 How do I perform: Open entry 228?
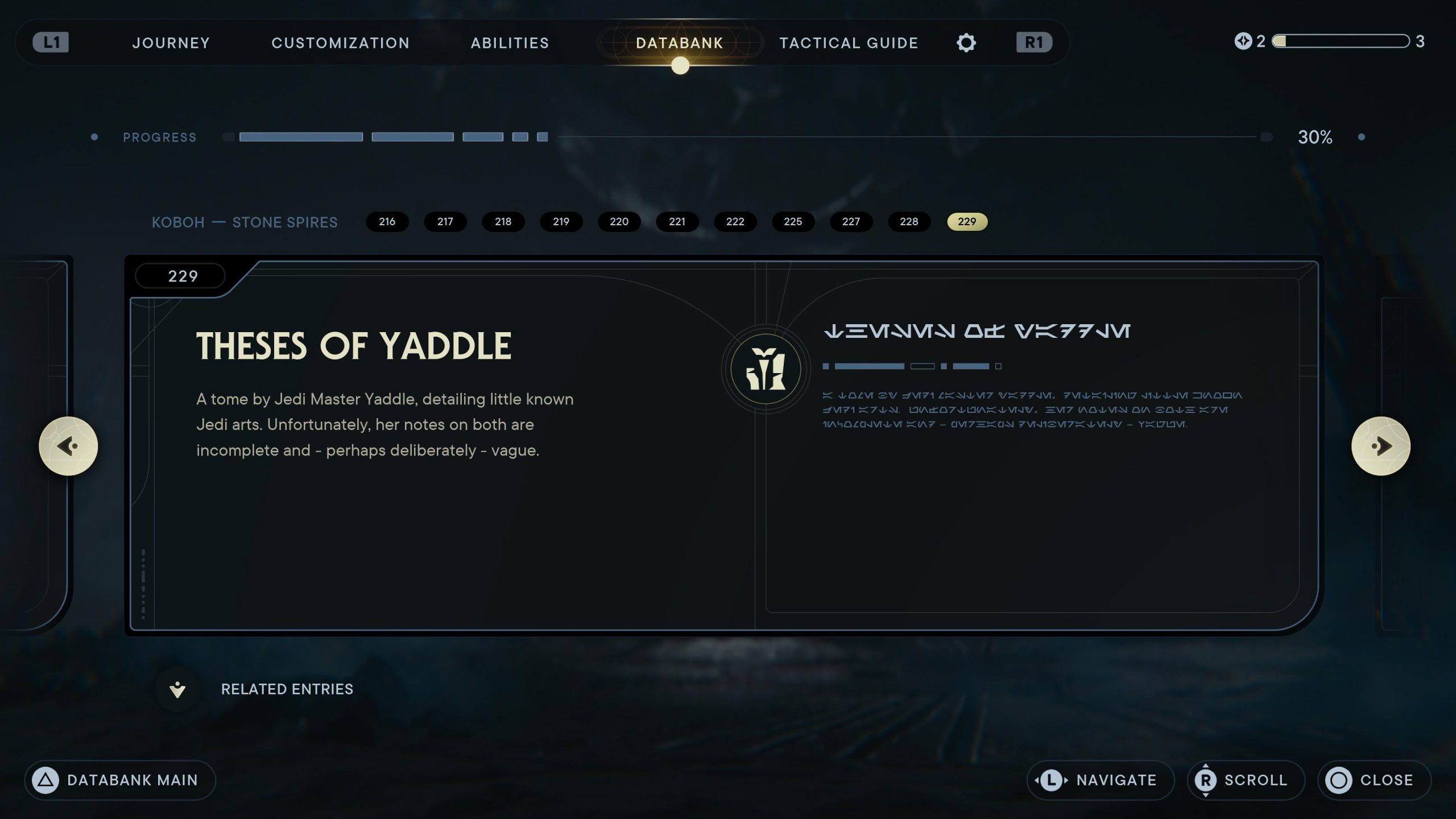coord(909,221)
